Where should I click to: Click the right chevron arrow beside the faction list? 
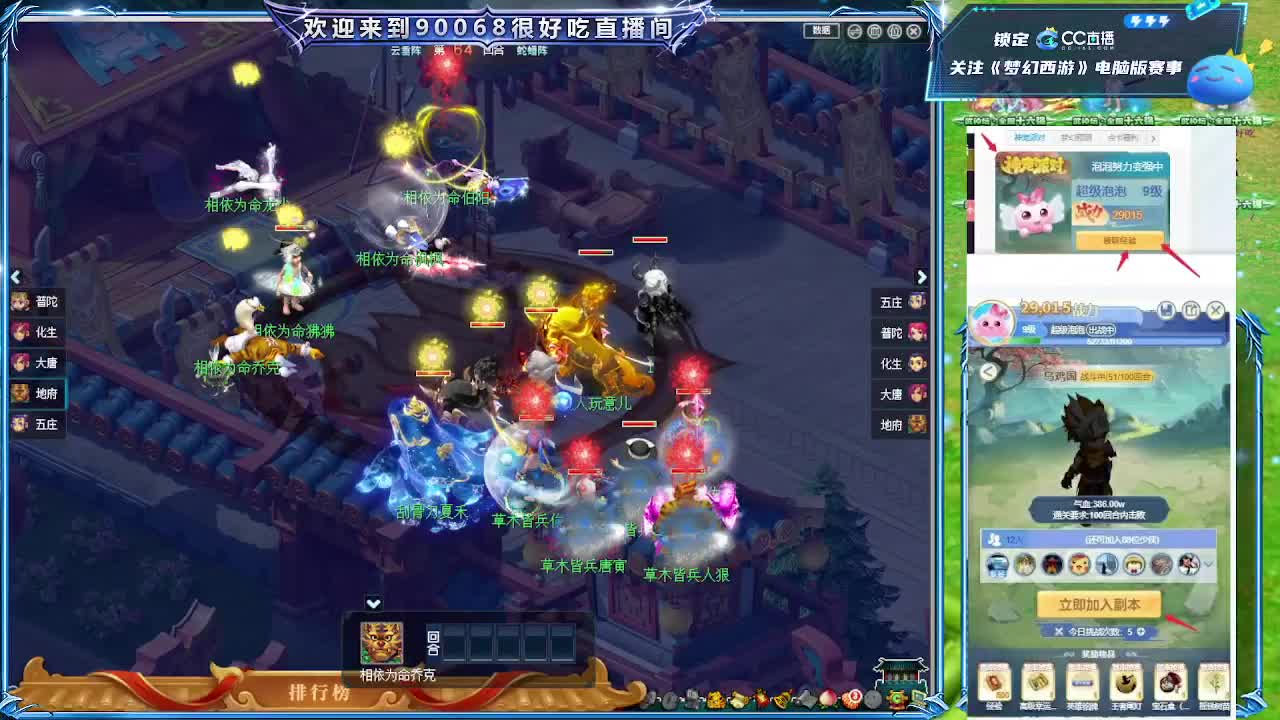coord(921,277)
